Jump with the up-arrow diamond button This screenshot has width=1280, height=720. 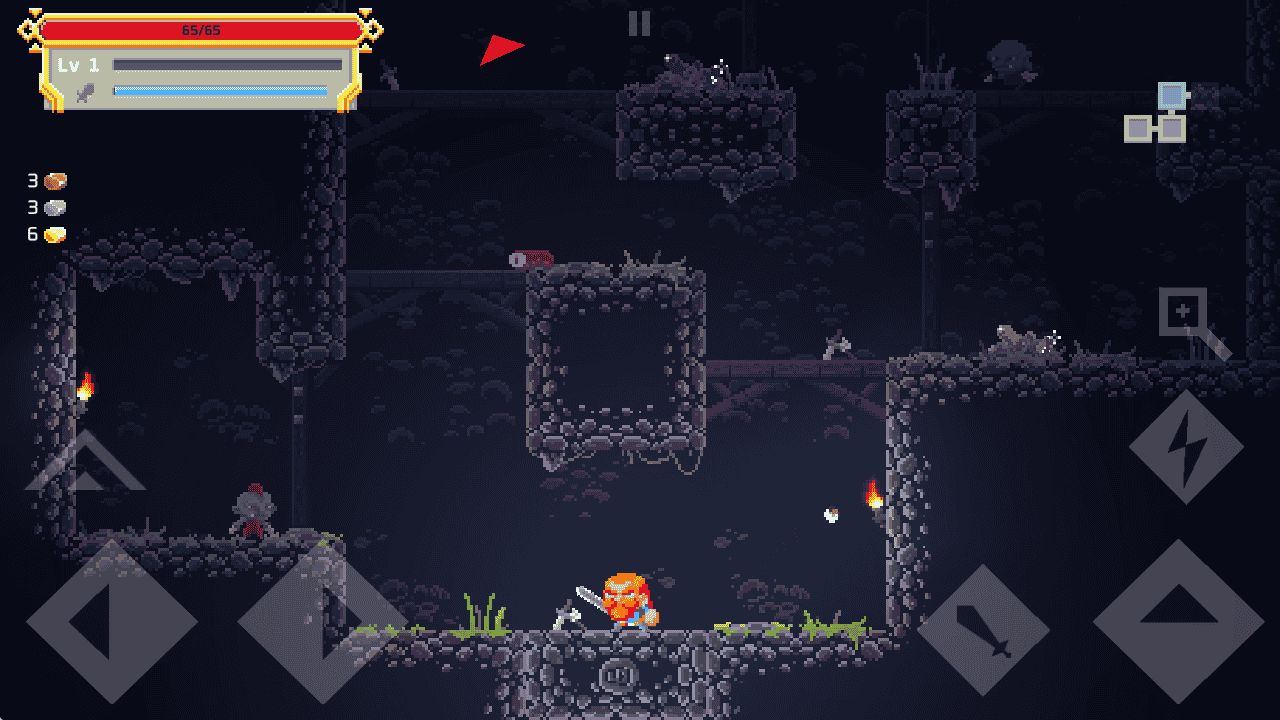pyautogui.click(x=1178, y=620)
